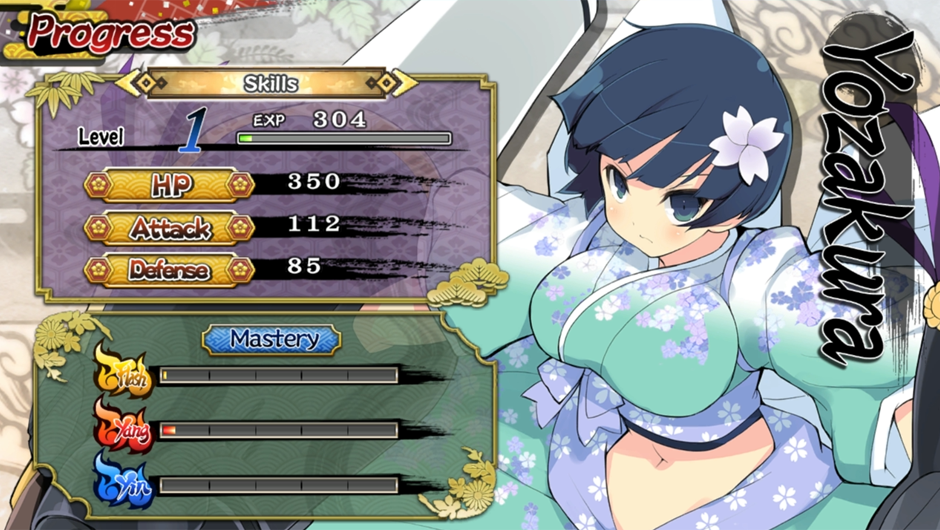
Task: Choose the red Yang mastery icon
Action: pyautogui.click(x=125, y=430)
